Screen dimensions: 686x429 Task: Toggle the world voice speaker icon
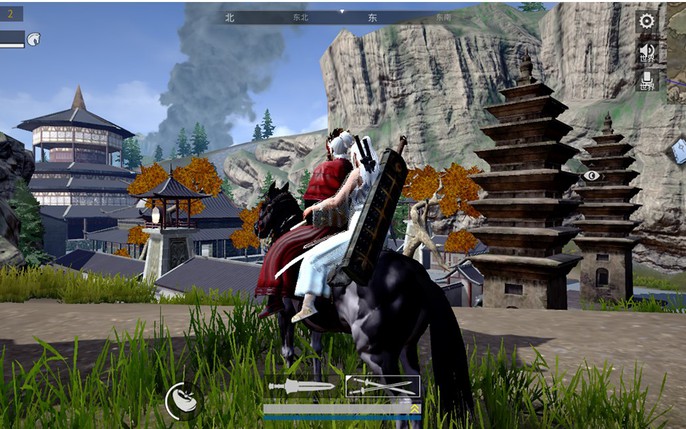pos(647,52)
